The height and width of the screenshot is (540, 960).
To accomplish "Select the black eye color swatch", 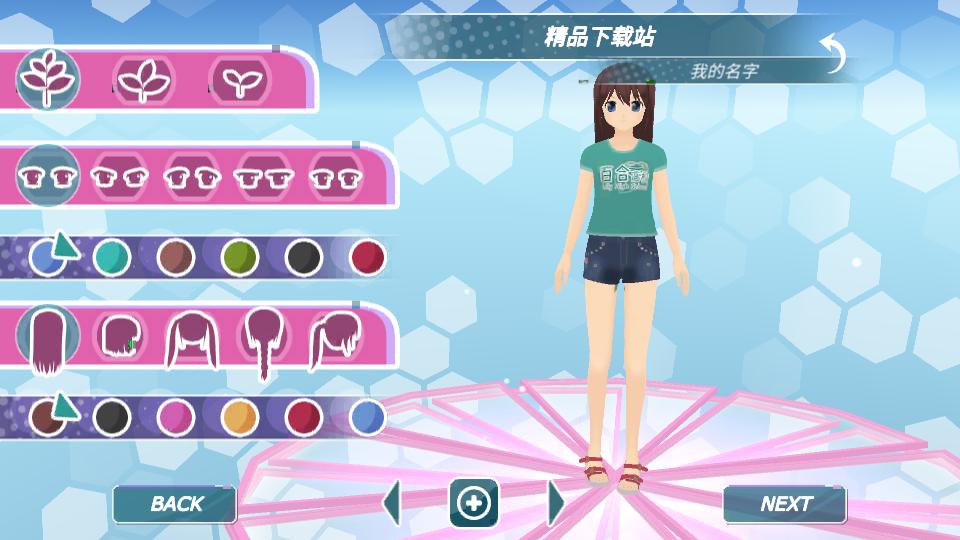I will point(304,258).
